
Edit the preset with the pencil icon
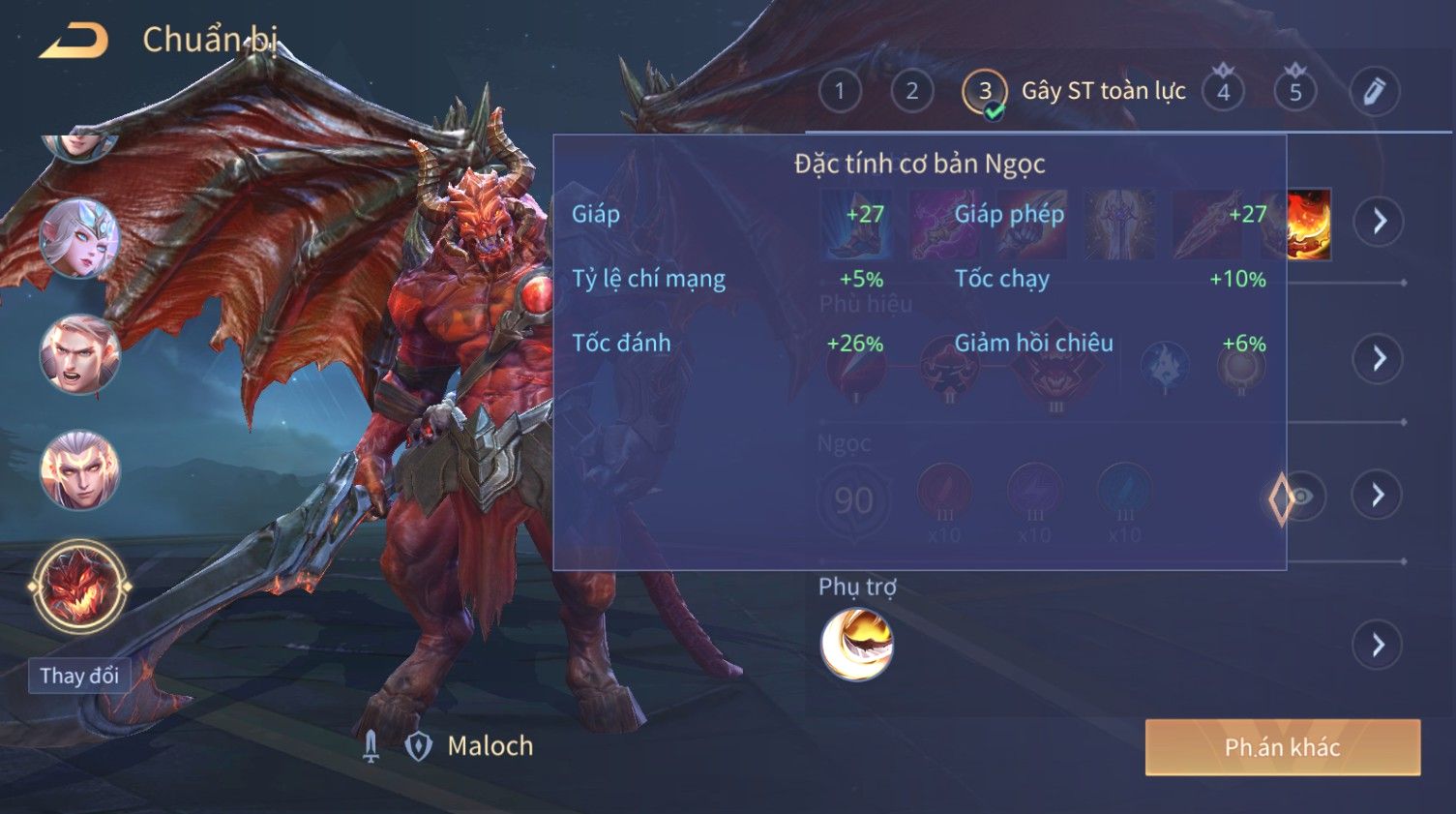(1374, 92)
